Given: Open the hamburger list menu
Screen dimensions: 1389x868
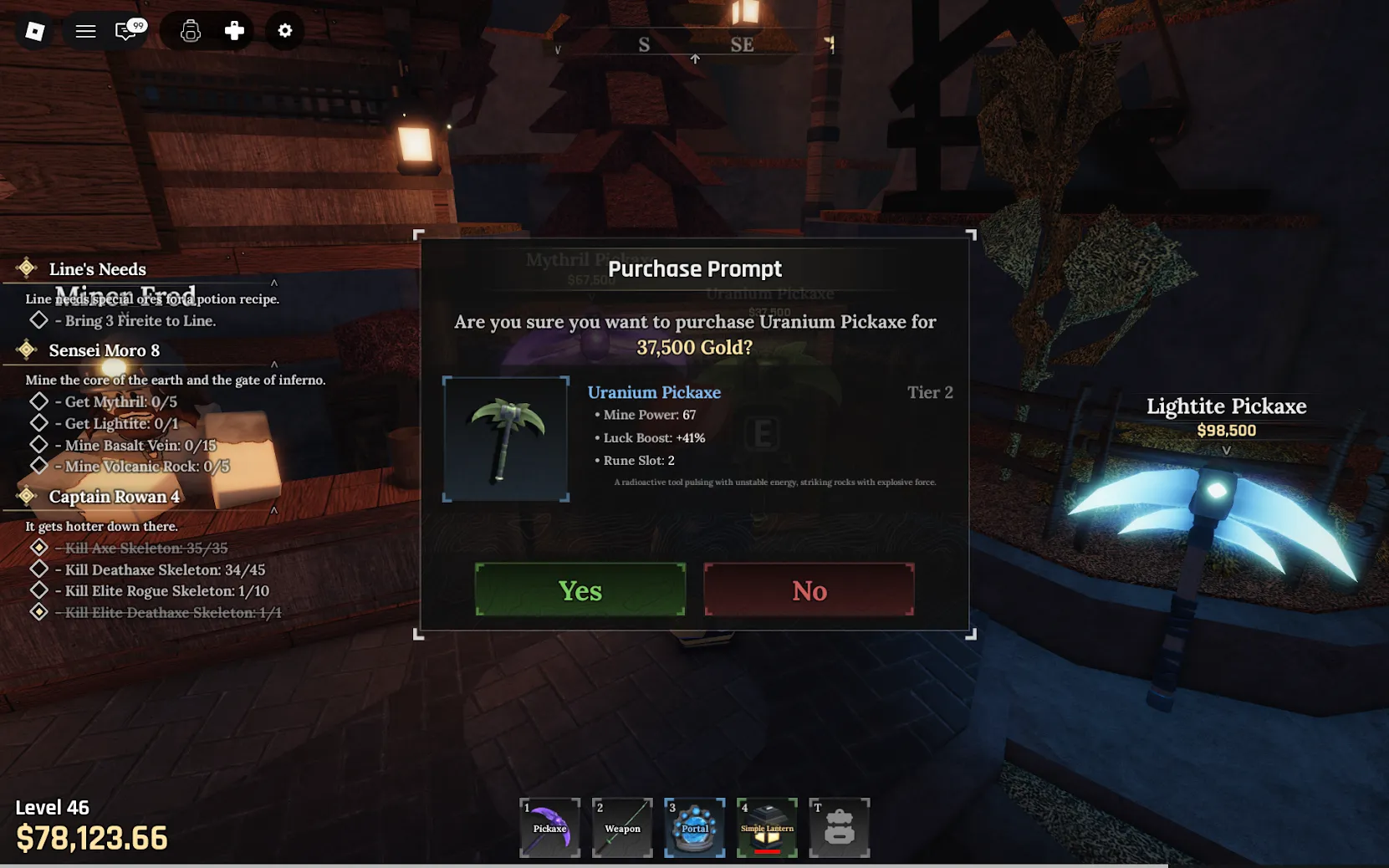Looking at the screenshot, I should tap(85, 31).
